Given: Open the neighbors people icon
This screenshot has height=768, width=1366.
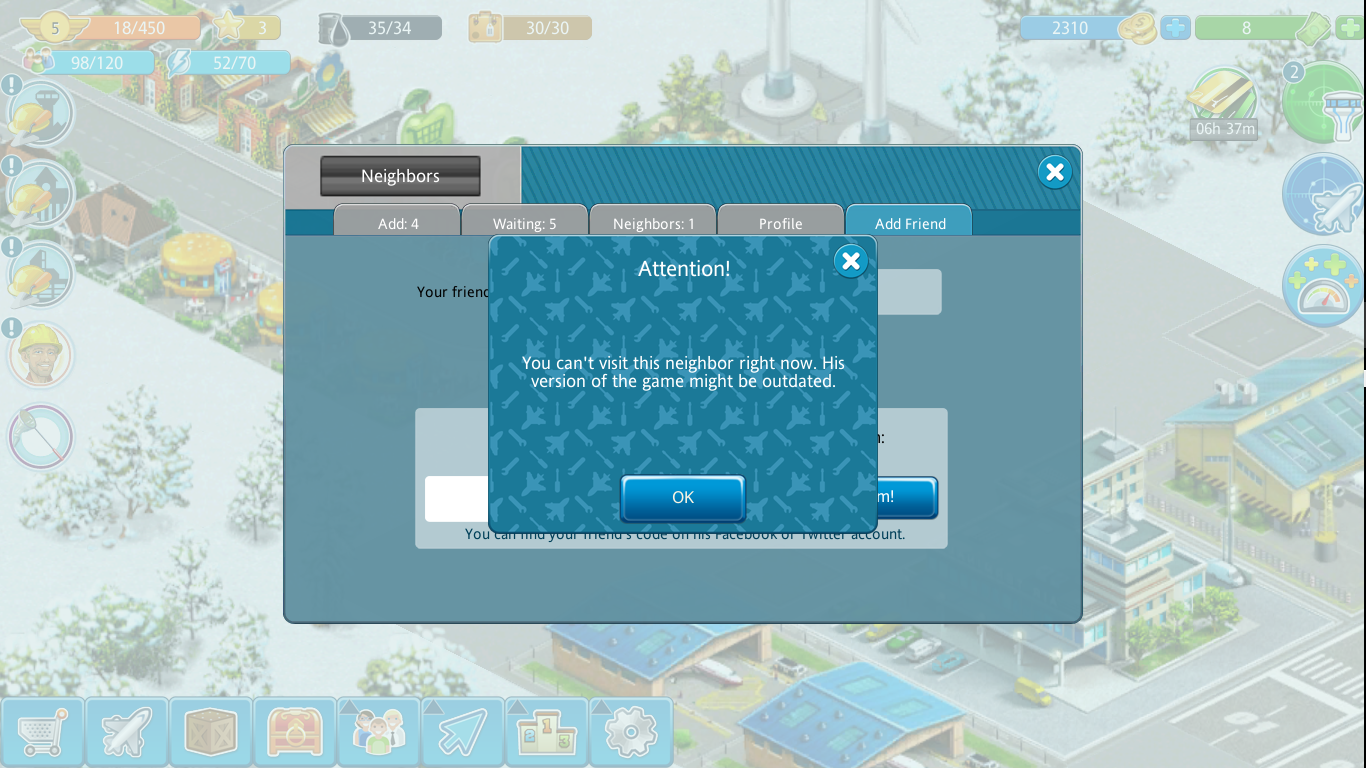Looking at the screenshot, I should 378,733.
